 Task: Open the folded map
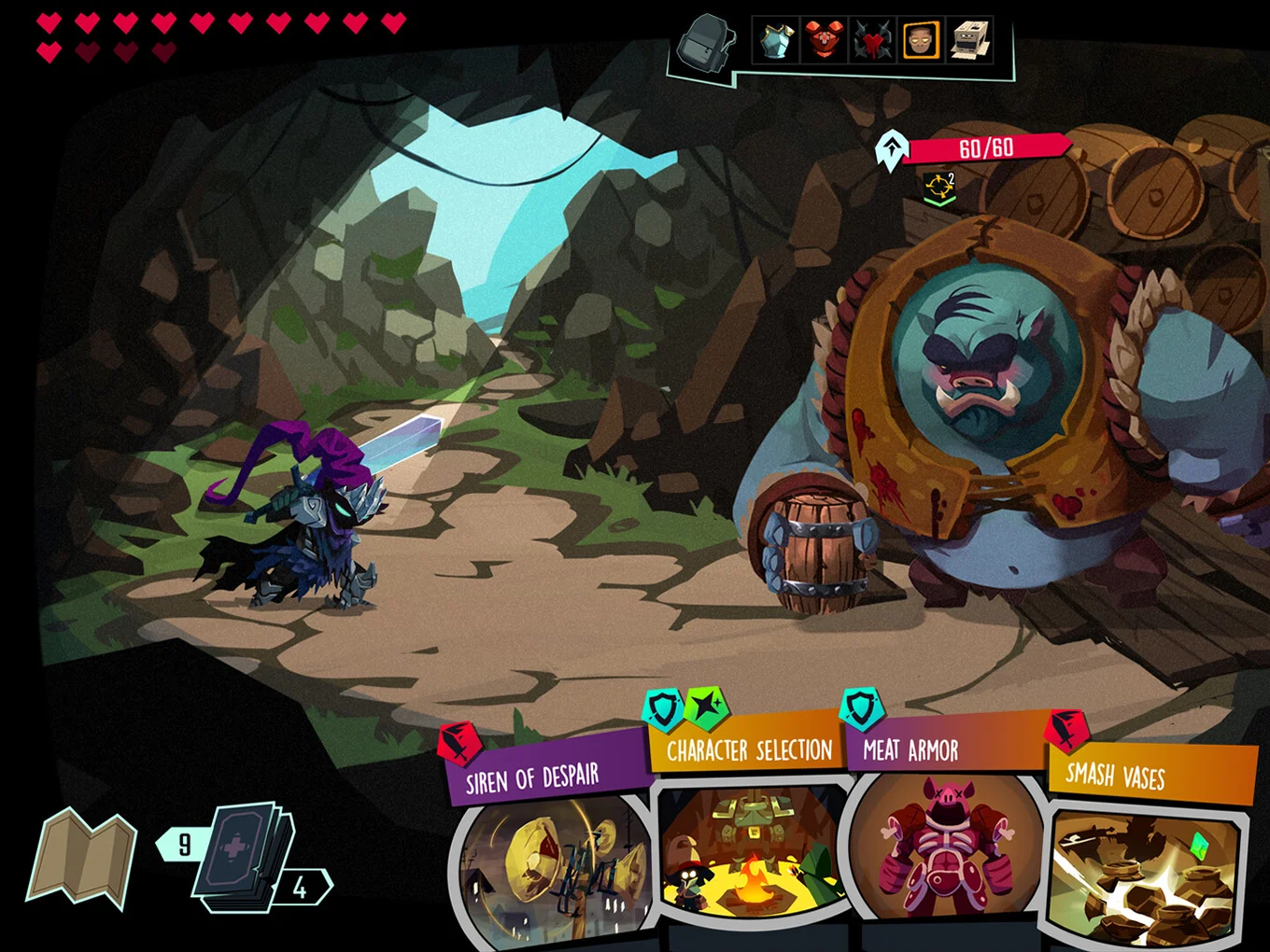pos(82,857)
